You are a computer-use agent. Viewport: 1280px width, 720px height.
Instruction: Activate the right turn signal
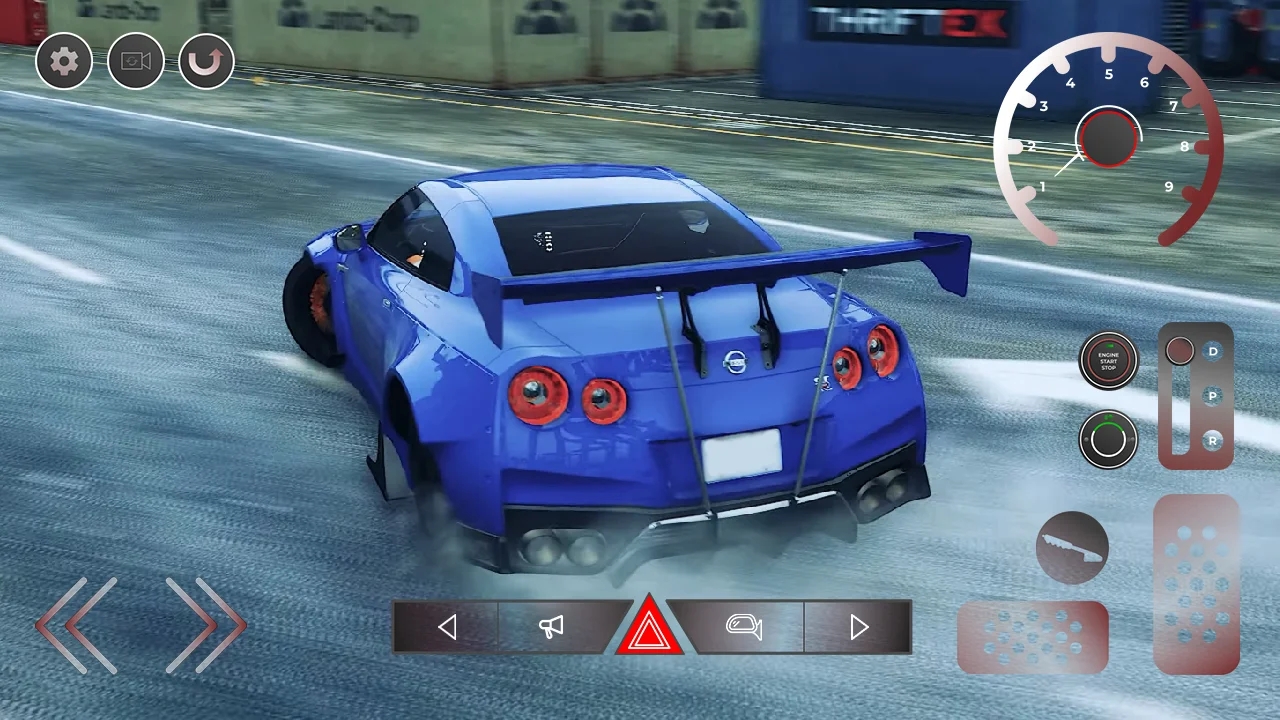pyautogui.click(x=858, y=627)
